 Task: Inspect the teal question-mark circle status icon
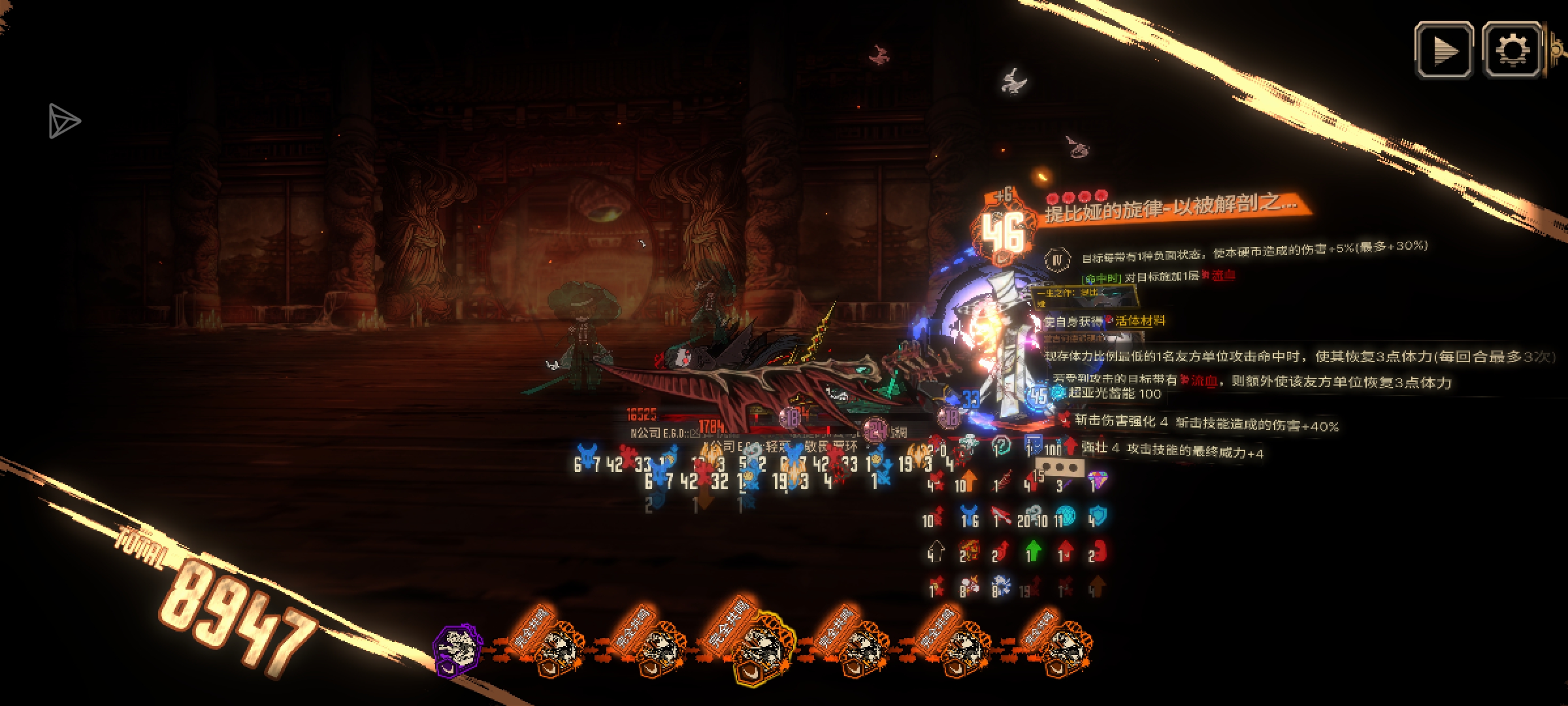tap(1001, 447)
